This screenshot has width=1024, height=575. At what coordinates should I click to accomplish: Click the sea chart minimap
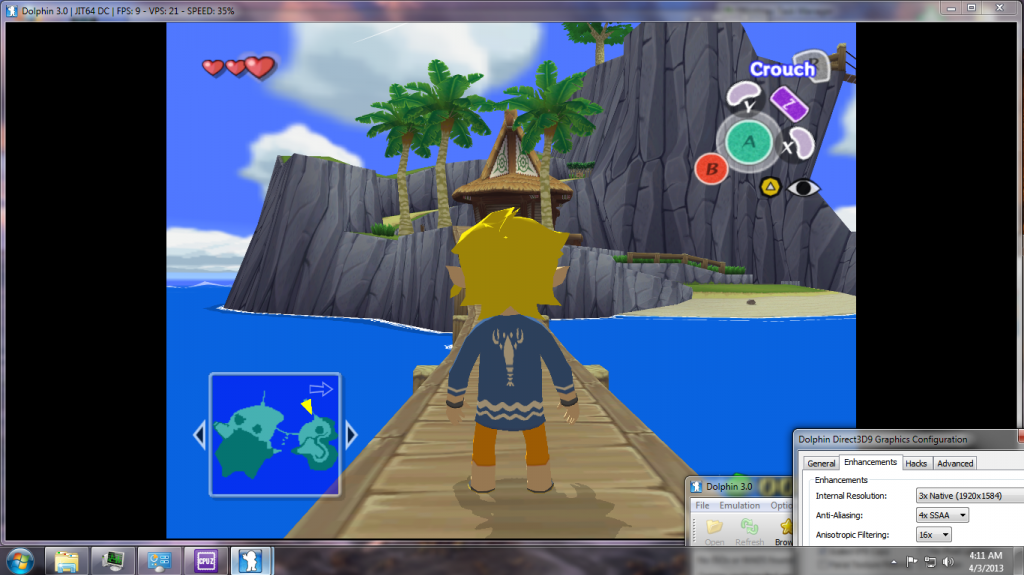[275, 434]
